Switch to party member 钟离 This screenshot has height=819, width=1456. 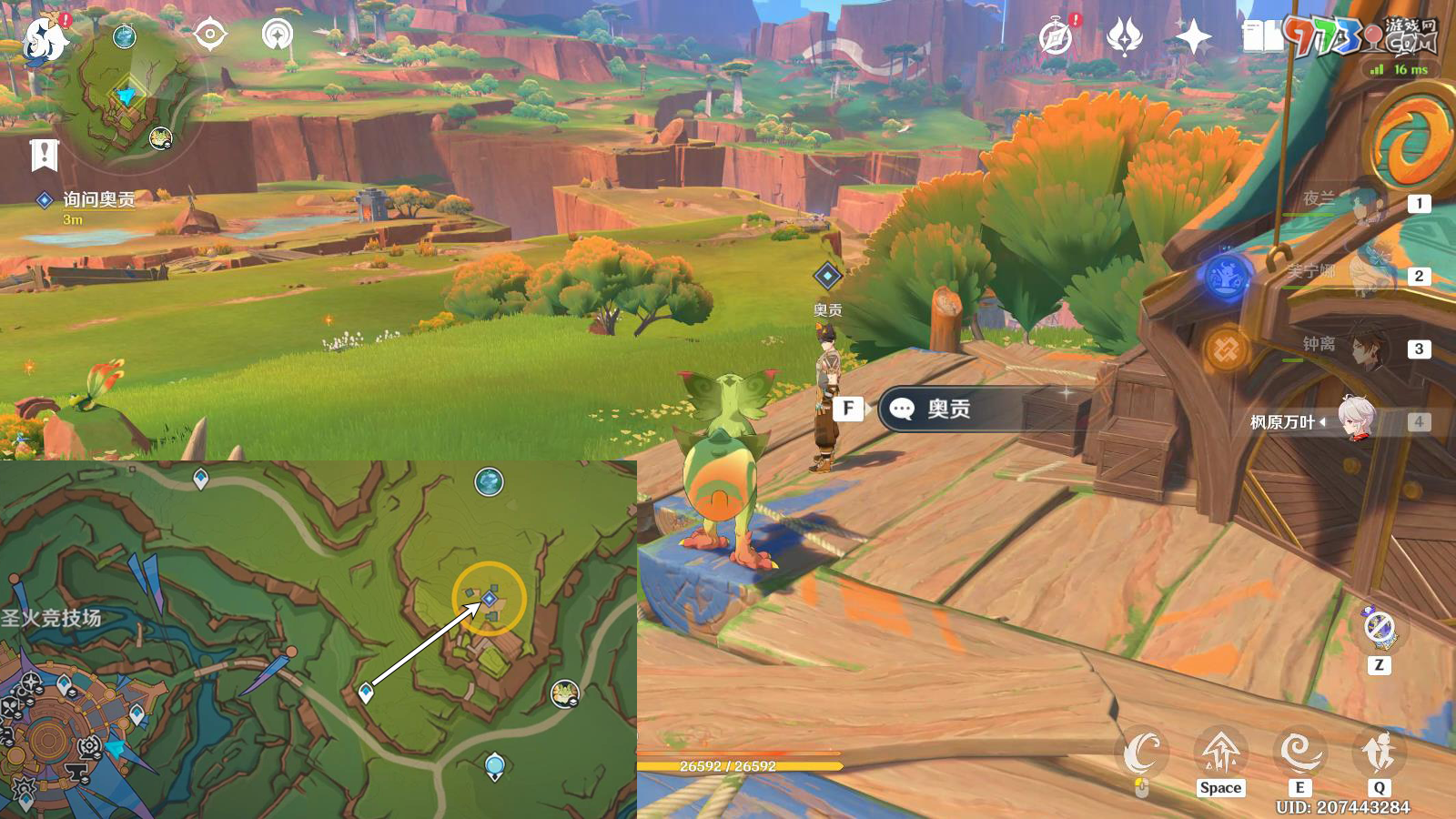[1365, 349]
